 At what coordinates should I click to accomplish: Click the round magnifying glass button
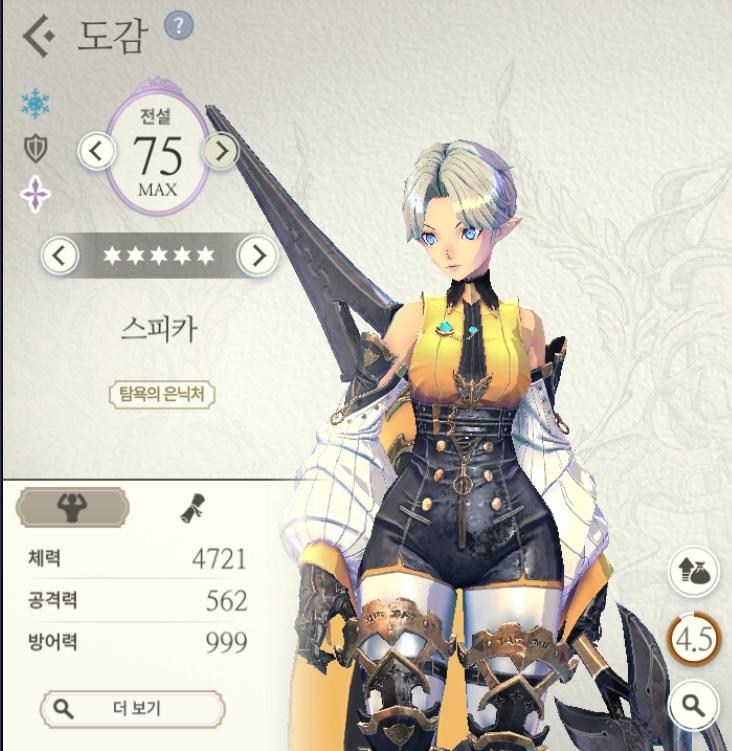tap(693, 706)
